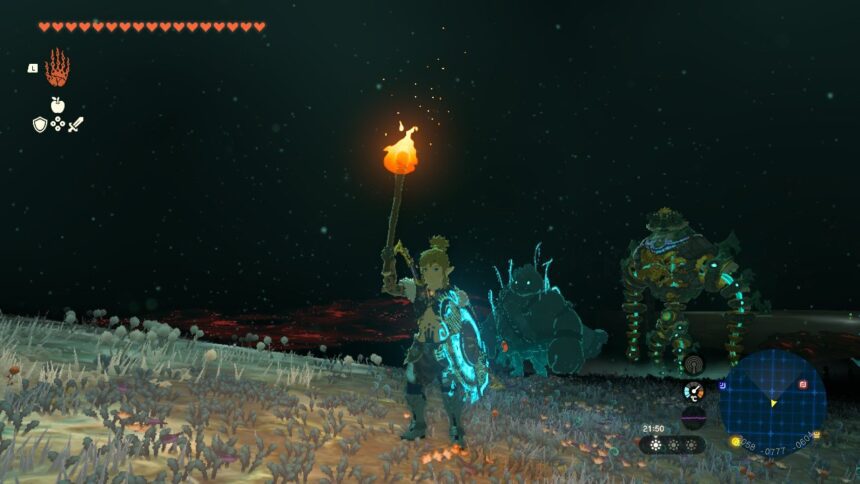Screen dimensions: 860x484
Task: Select the orange Ultrahand ability icon
Action: pyautogui.click(x=57, y=68)
